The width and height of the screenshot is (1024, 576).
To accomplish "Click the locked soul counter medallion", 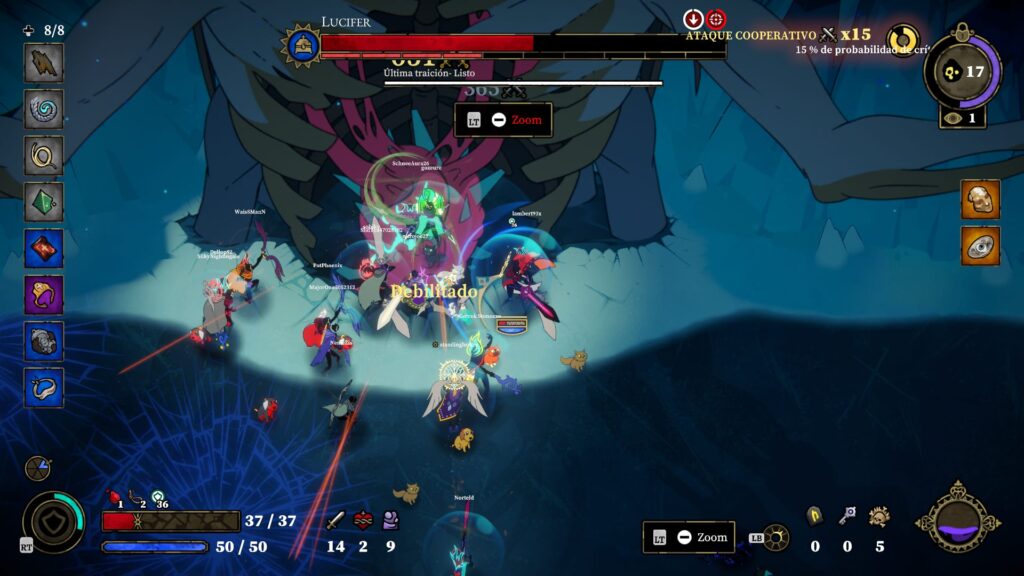I will tap(962, 72).
